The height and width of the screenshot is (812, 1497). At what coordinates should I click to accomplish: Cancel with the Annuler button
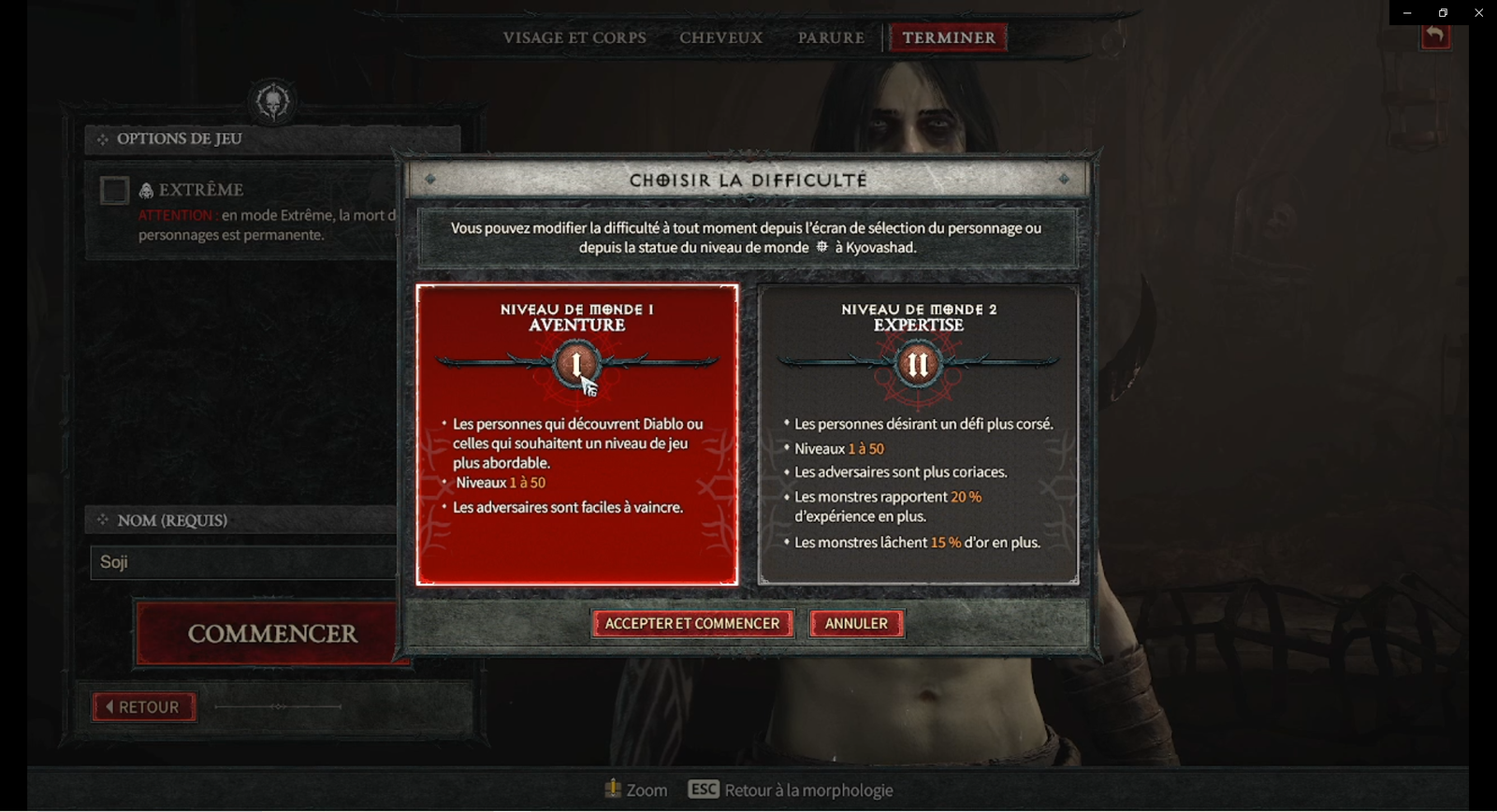[856, 624]
